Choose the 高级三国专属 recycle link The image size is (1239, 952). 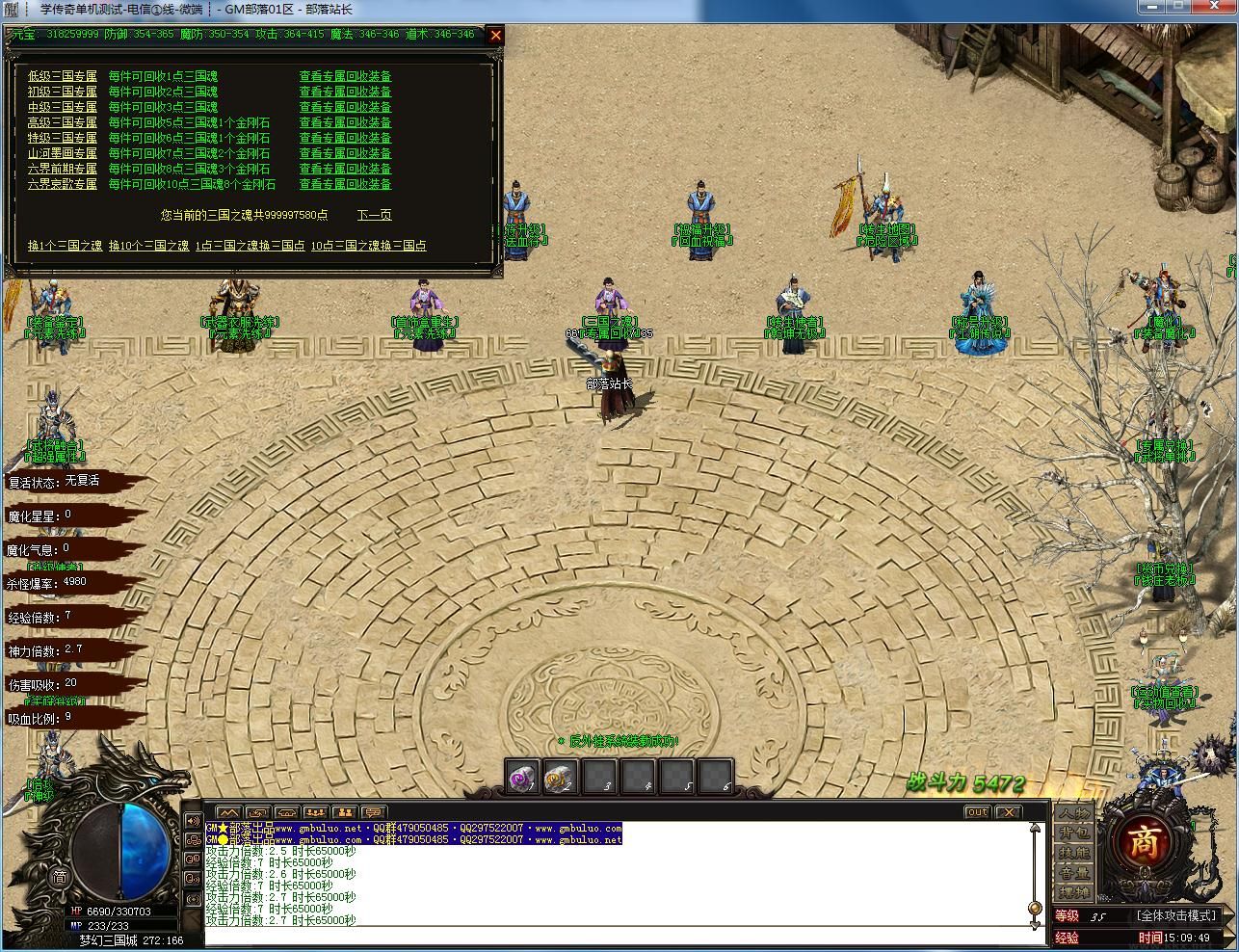click(x=63, y=122)
